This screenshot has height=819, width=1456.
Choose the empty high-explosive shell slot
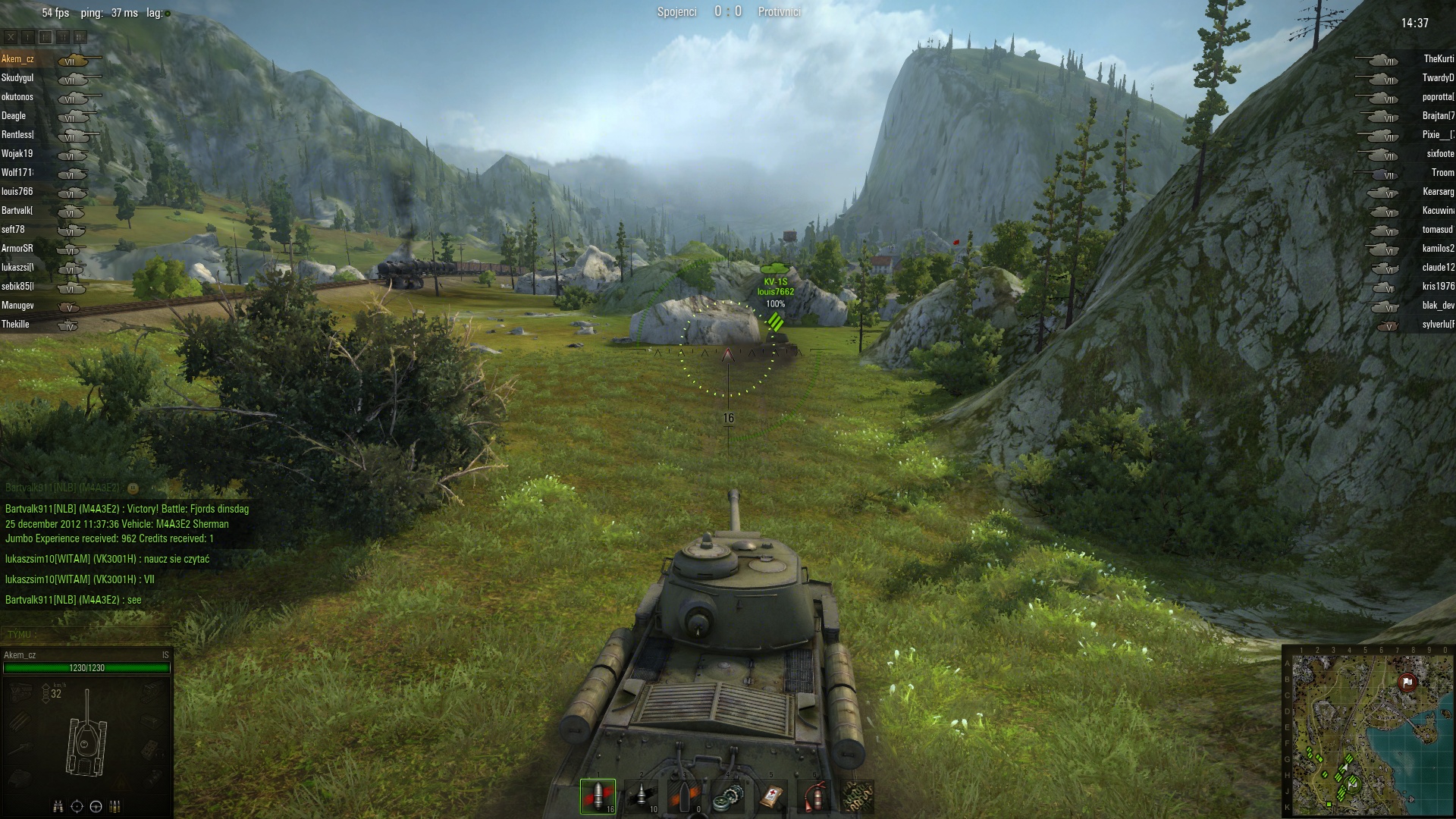coord(685,796)
